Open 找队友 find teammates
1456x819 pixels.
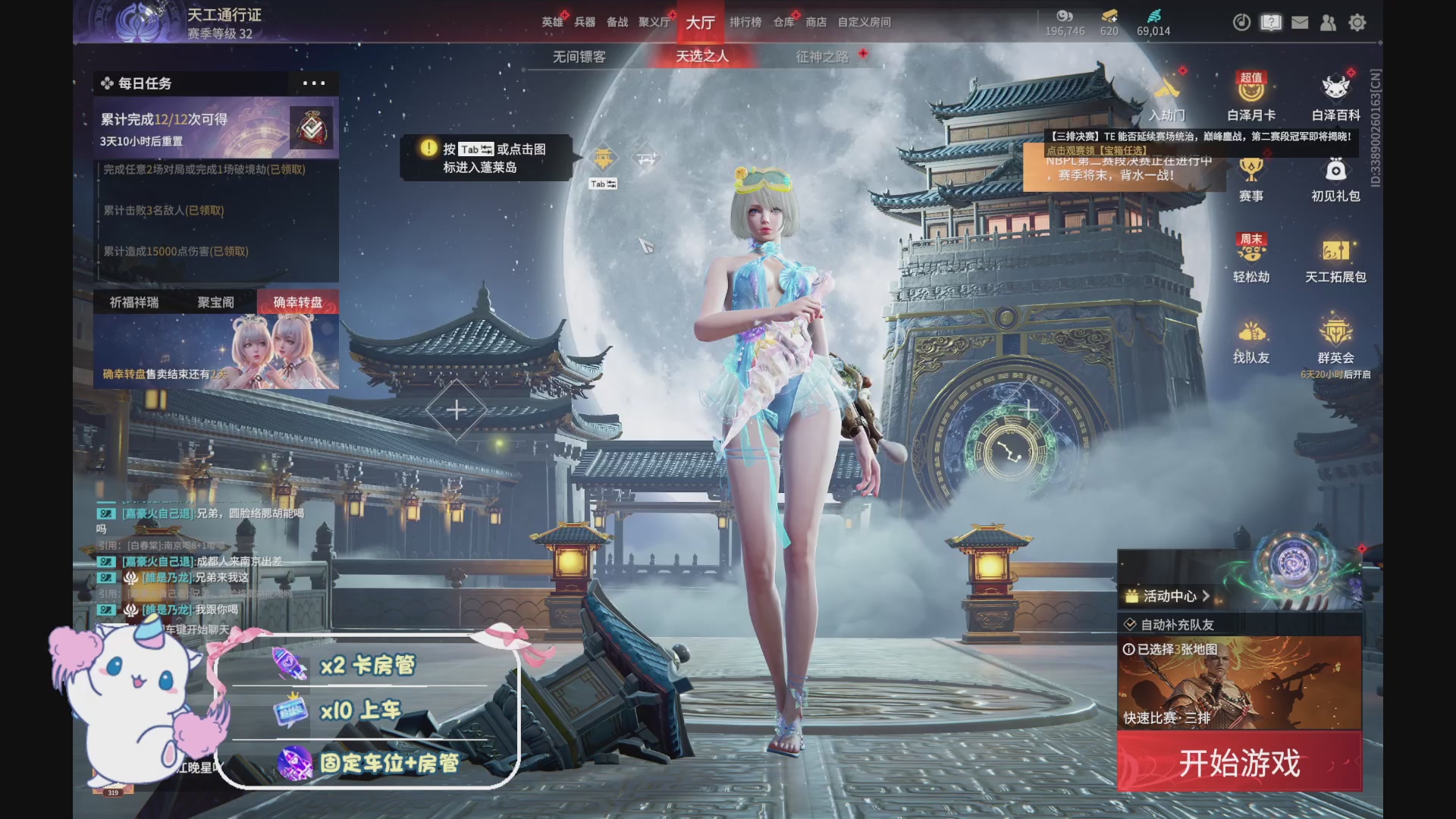[x=1251, y=341]
